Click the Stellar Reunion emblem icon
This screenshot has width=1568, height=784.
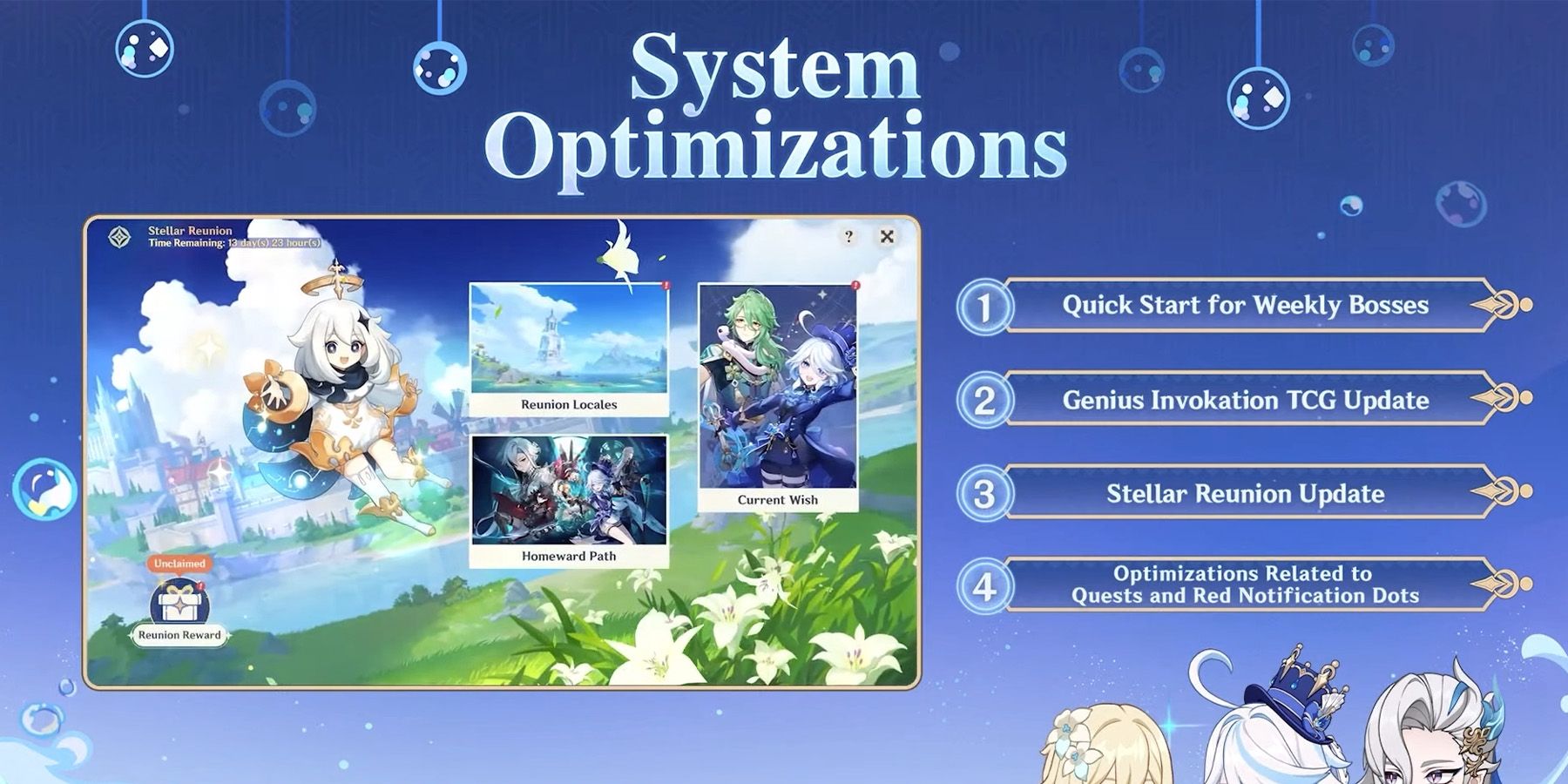(x=119, y=236)
